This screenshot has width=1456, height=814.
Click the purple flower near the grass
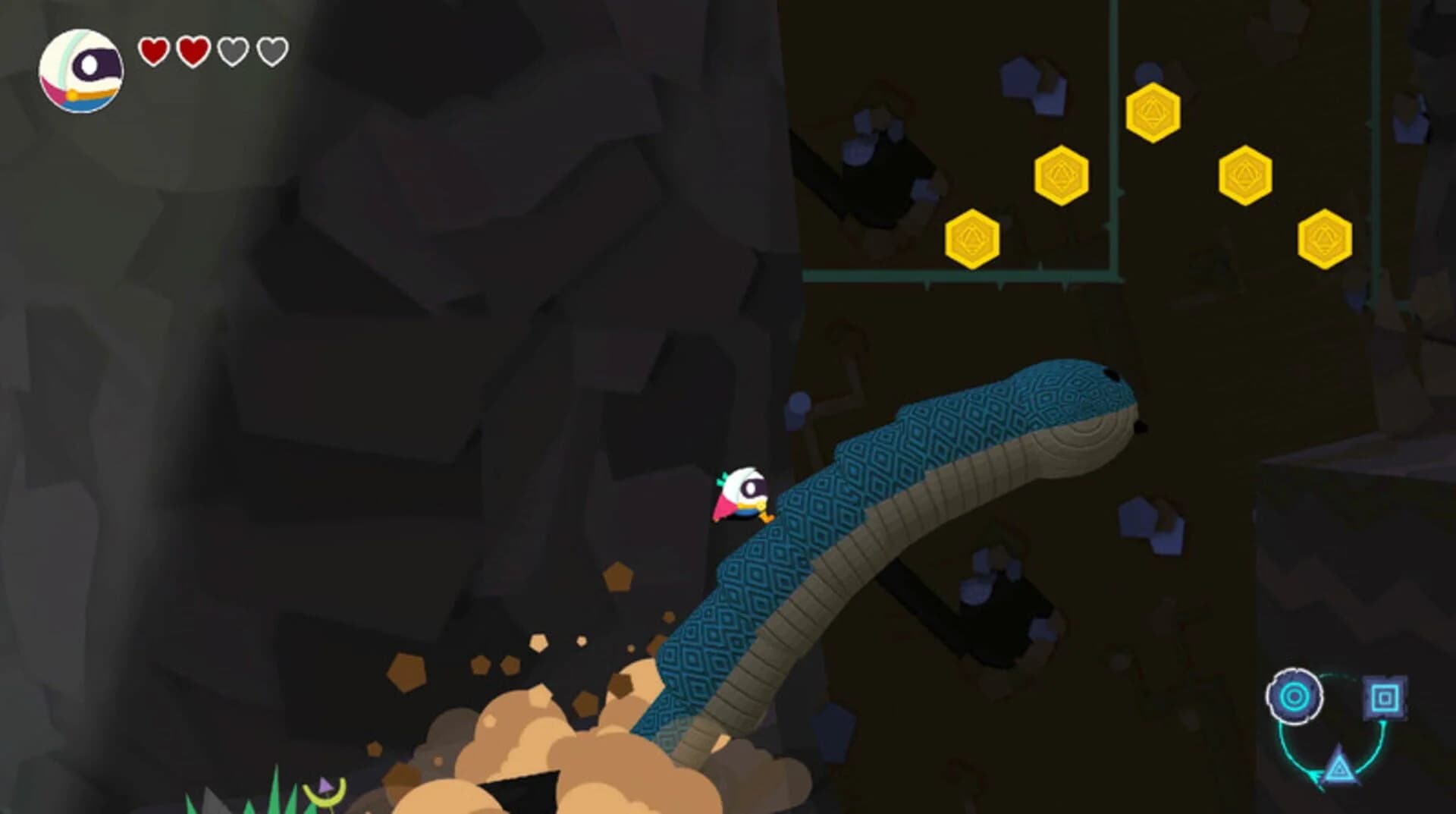tap(325, 787)
